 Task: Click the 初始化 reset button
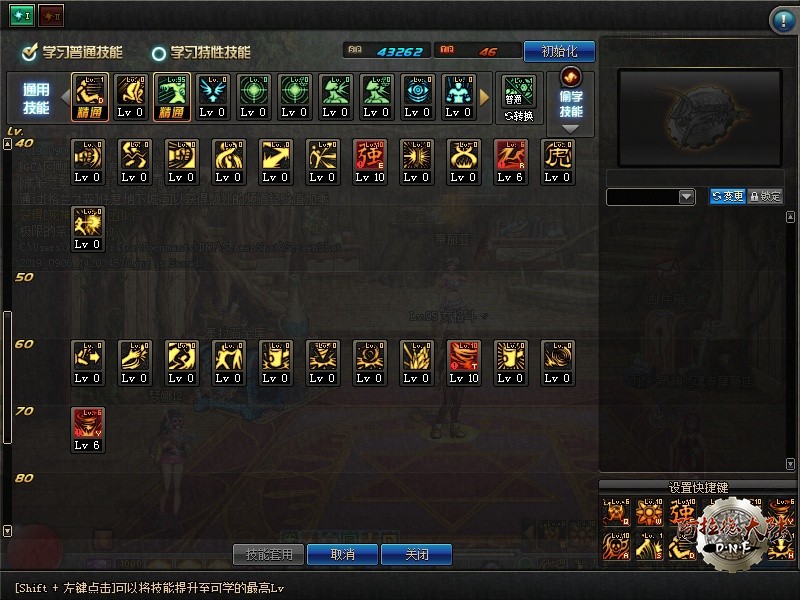558,51
